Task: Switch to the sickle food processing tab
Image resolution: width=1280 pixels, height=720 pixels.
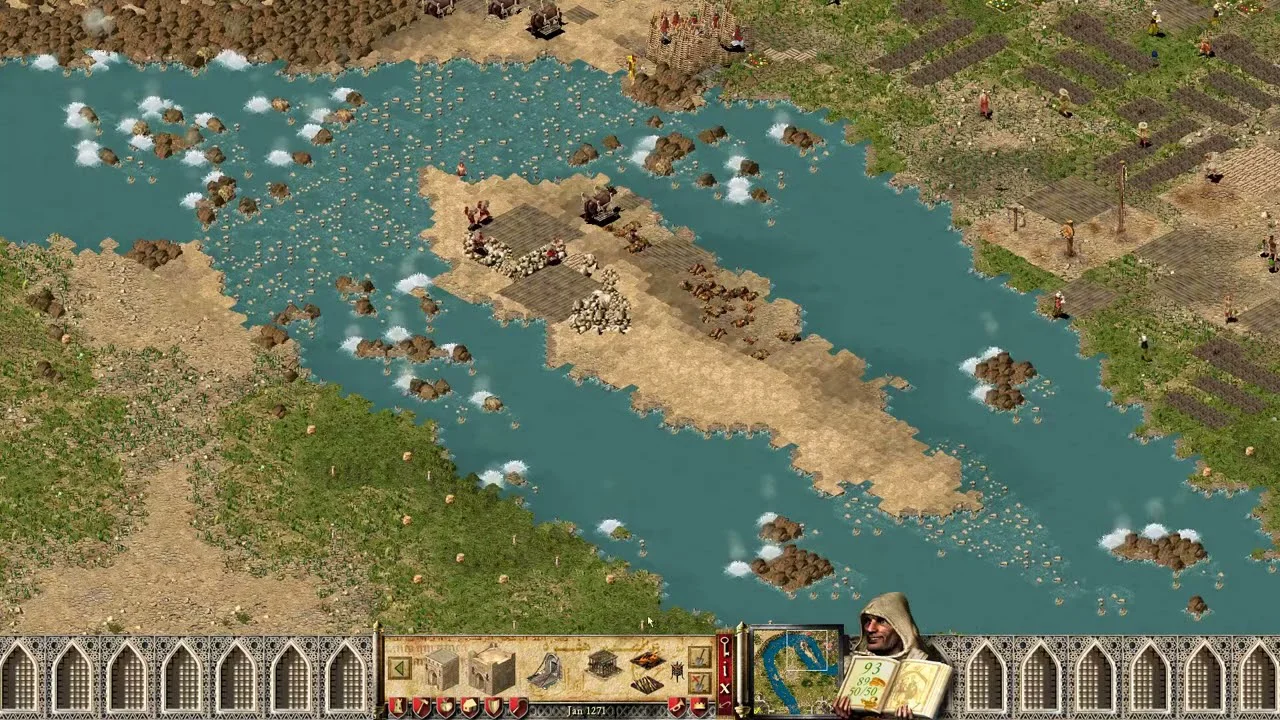Action: click(x=517, y=707)
